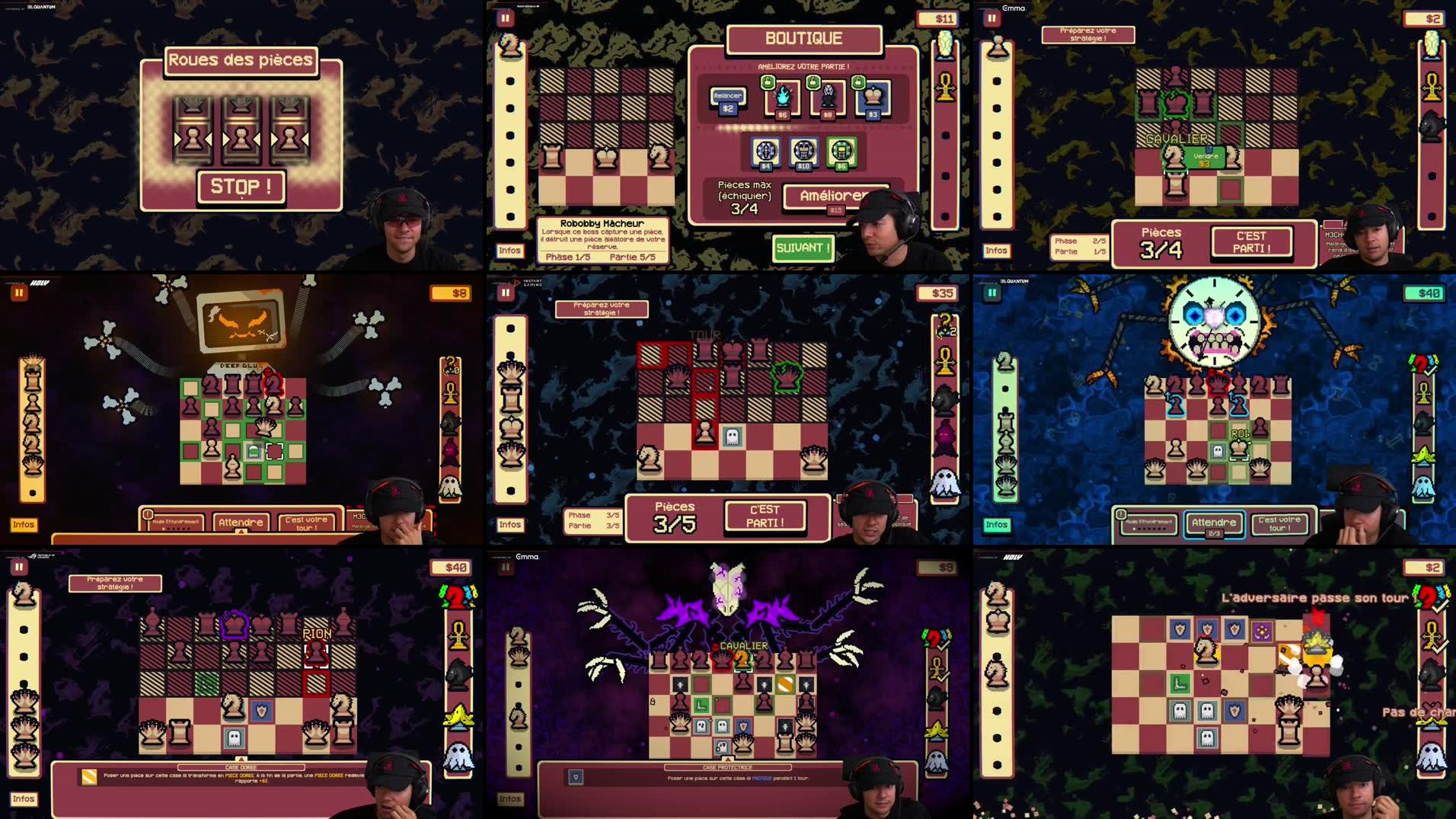Click the Attendre button showing 2/3

pyautogui.click(x=1214, y=523)
